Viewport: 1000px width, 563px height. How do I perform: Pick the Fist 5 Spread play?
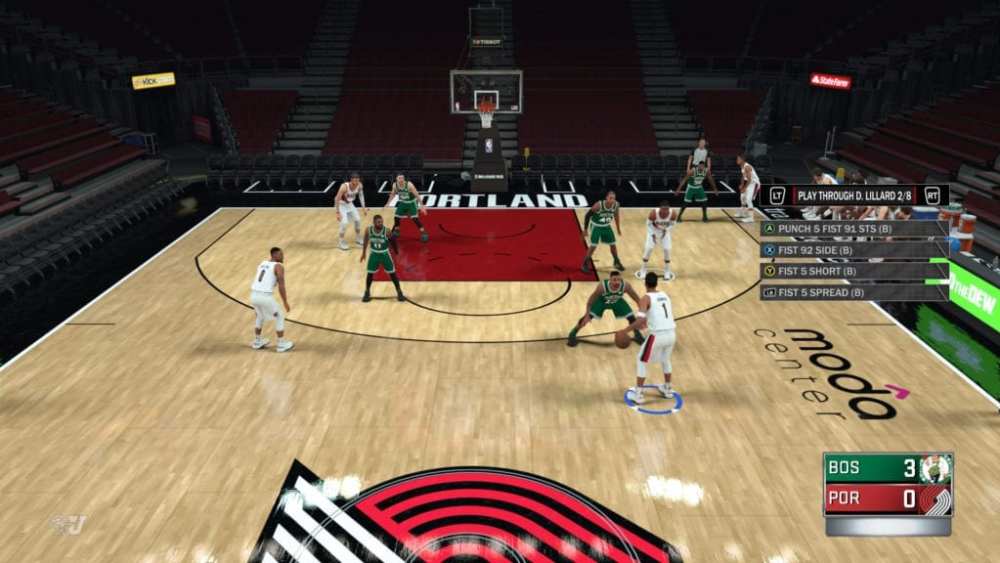point(854,292)
